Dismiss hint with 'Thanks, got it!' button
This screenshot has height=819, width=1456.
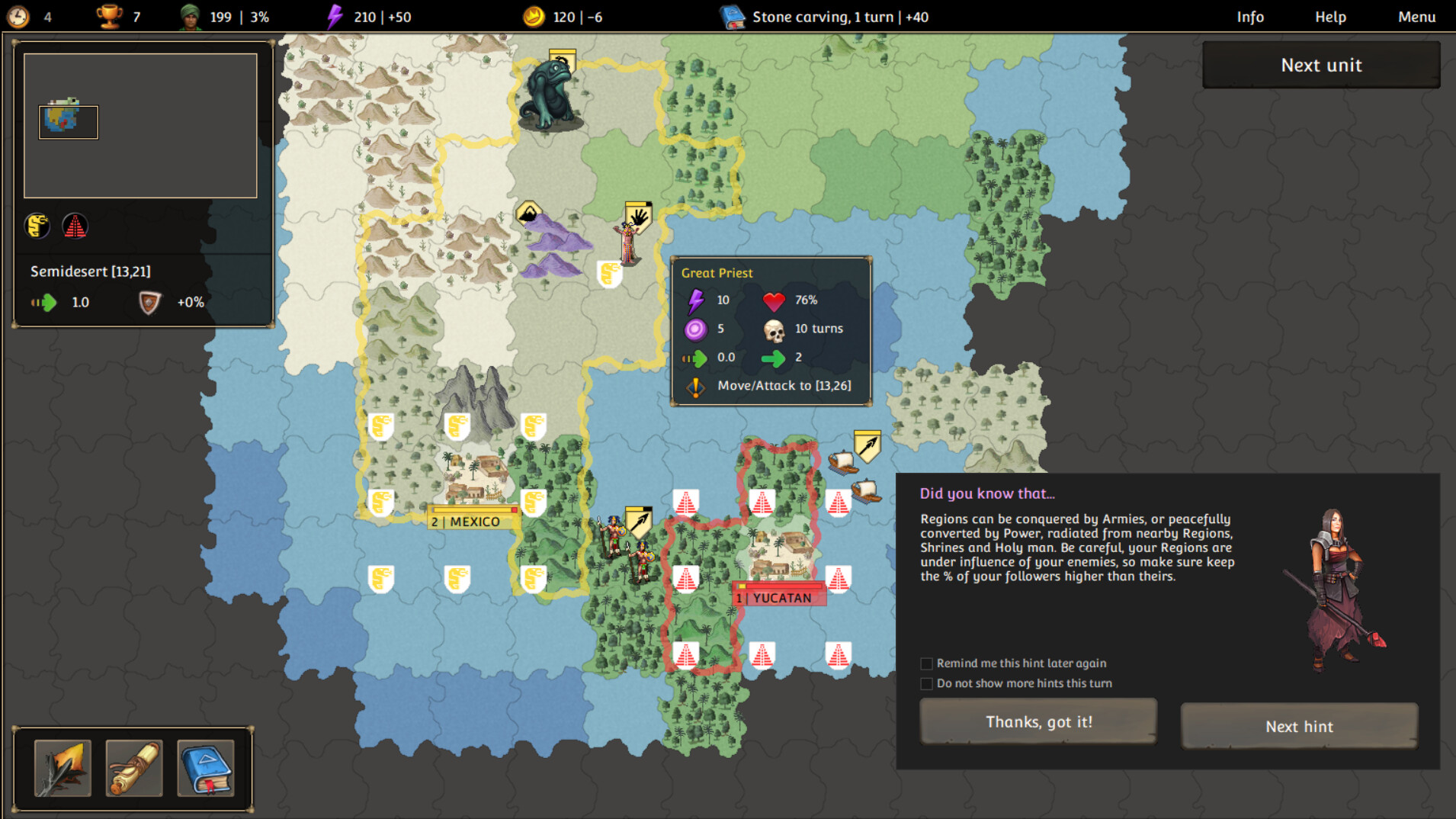[1038, 721]
